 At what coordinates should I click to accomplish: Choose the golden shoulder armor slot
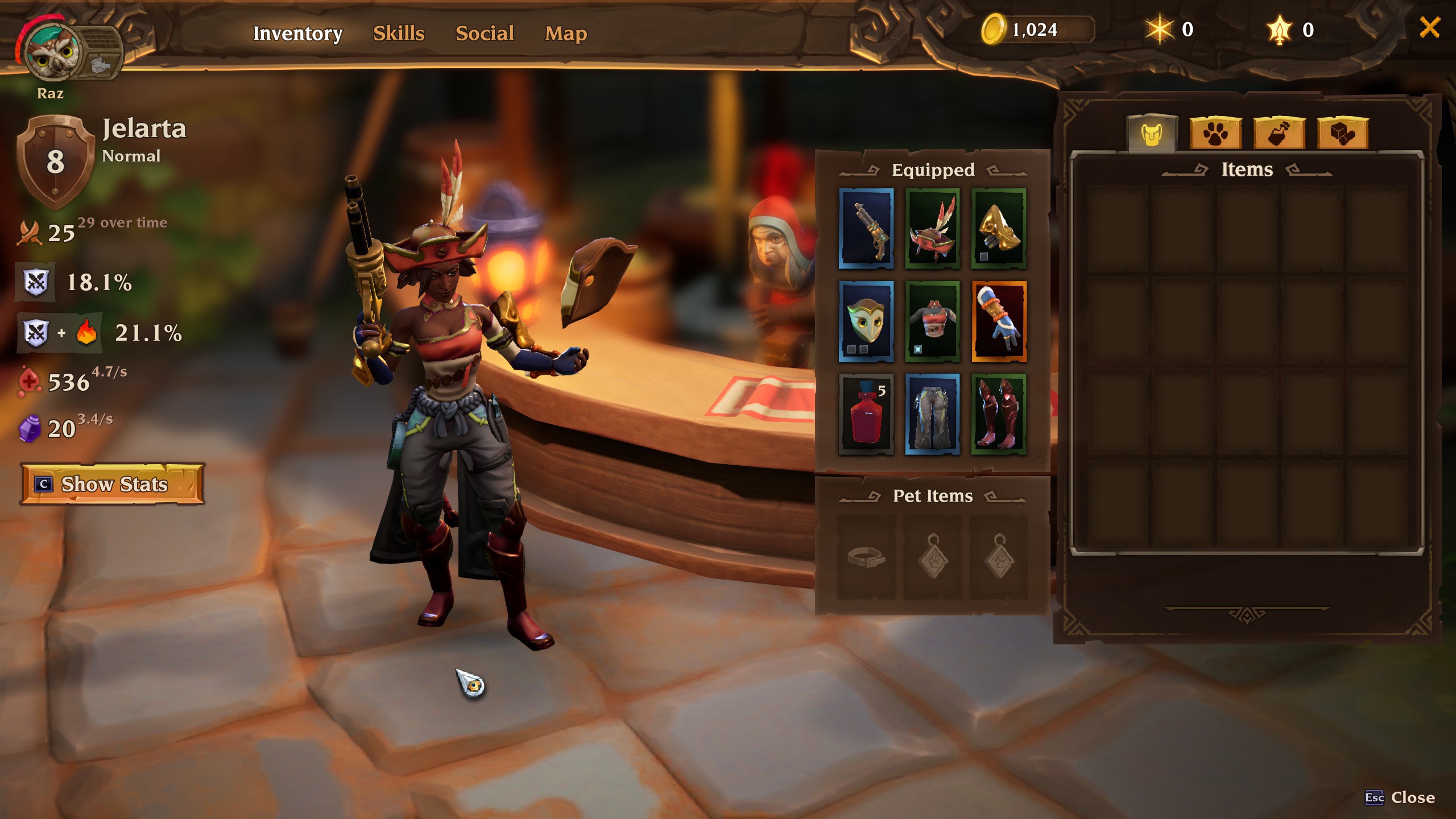pos(999,229)
